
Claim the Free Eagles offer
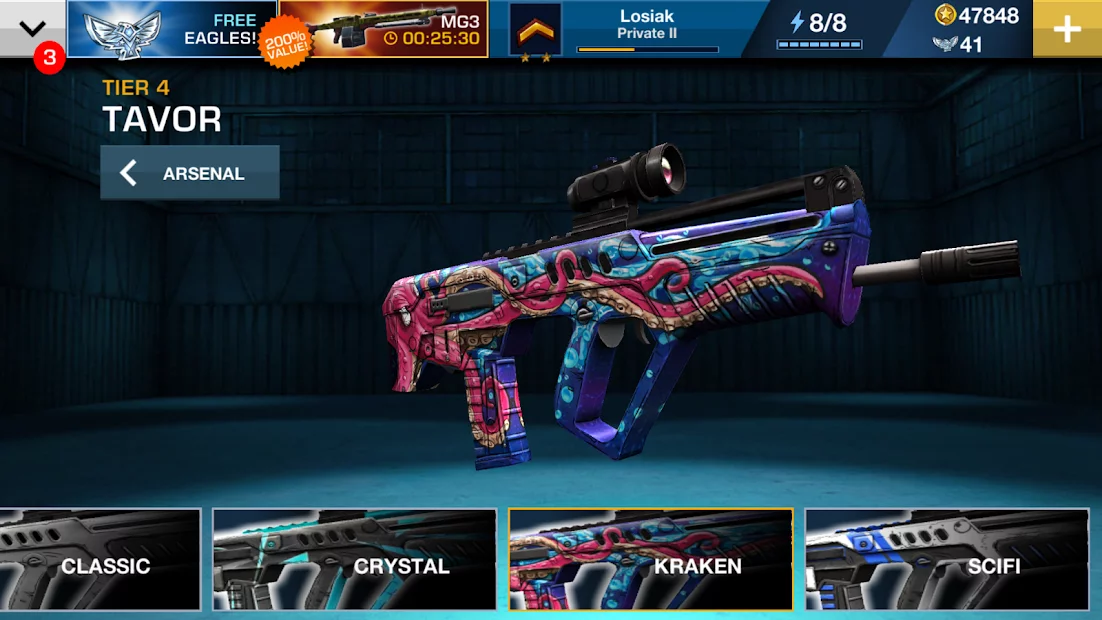(171, 29)
